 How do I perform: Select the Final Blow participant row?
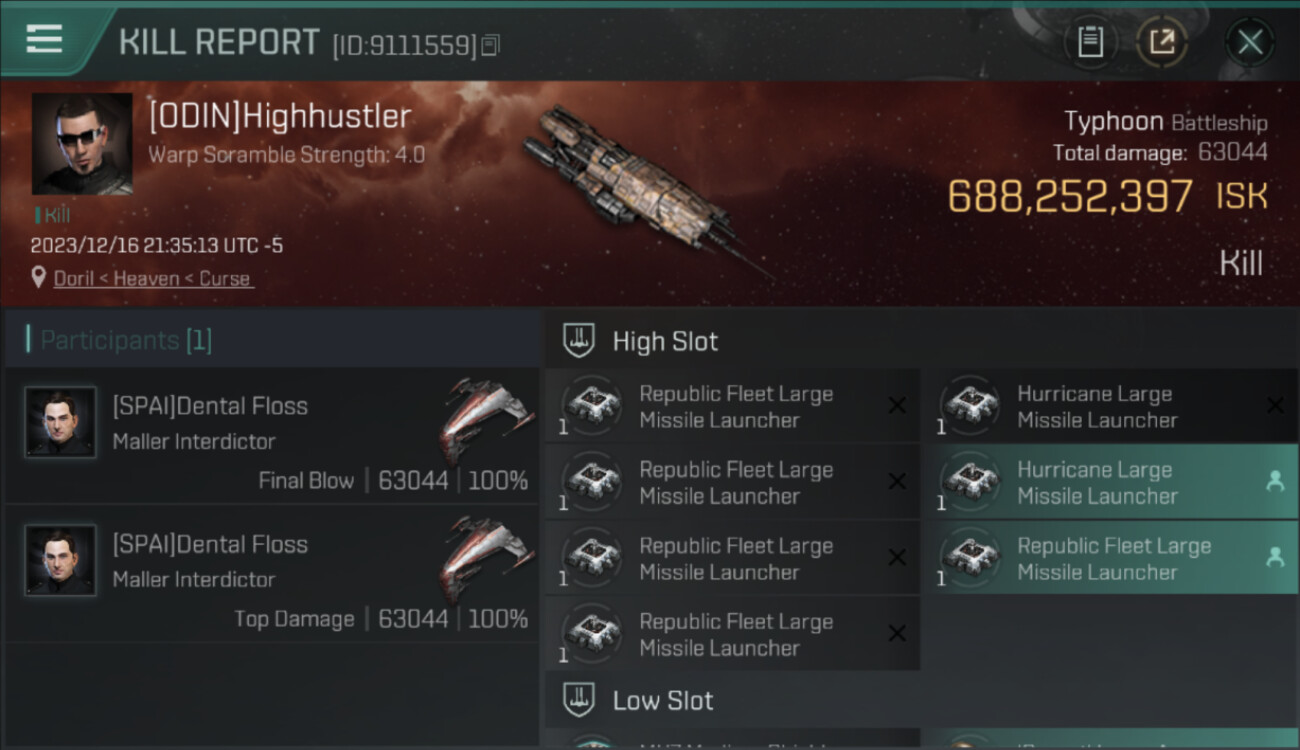pyautogui.click(x=272, y=436)
